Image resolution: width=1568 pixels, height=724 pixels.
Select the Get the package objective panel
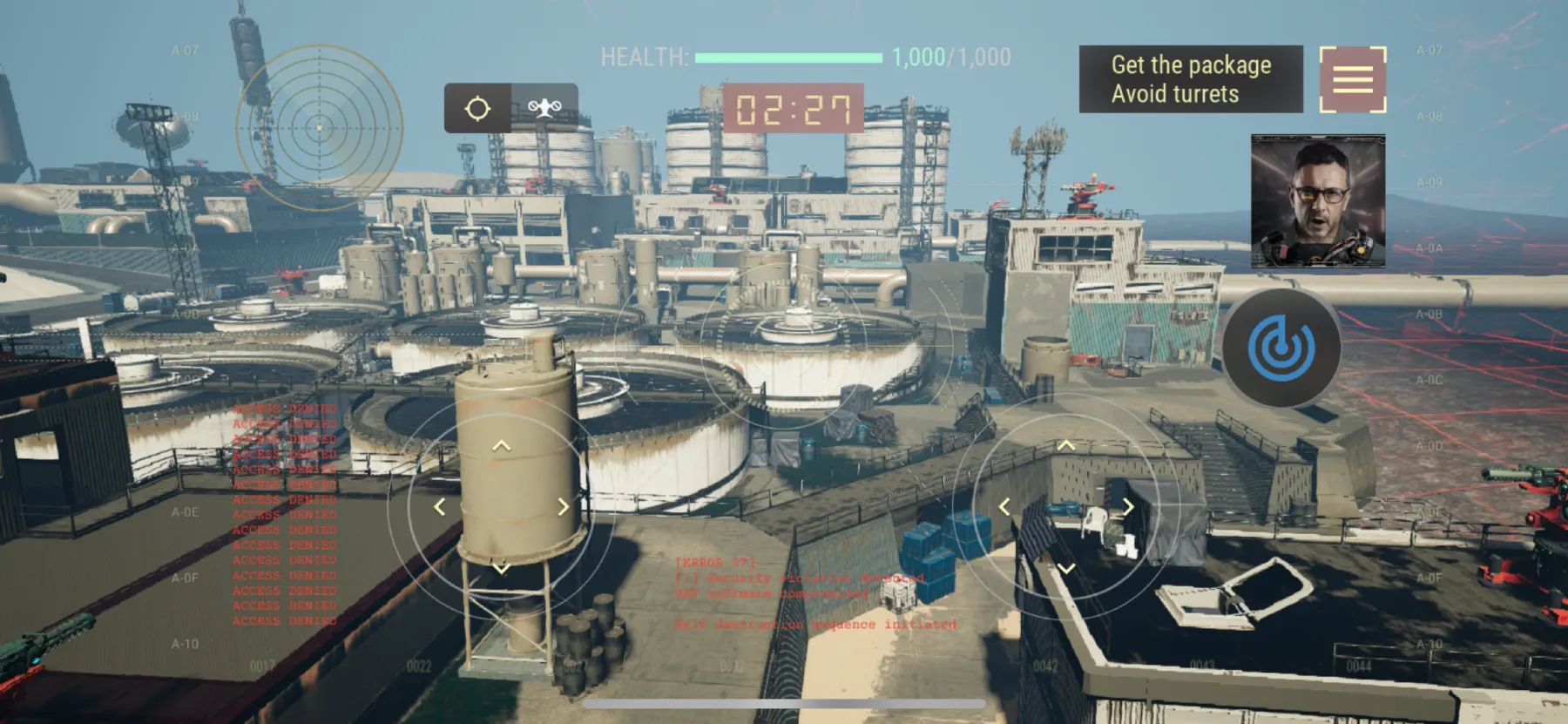click(1192, 64)
